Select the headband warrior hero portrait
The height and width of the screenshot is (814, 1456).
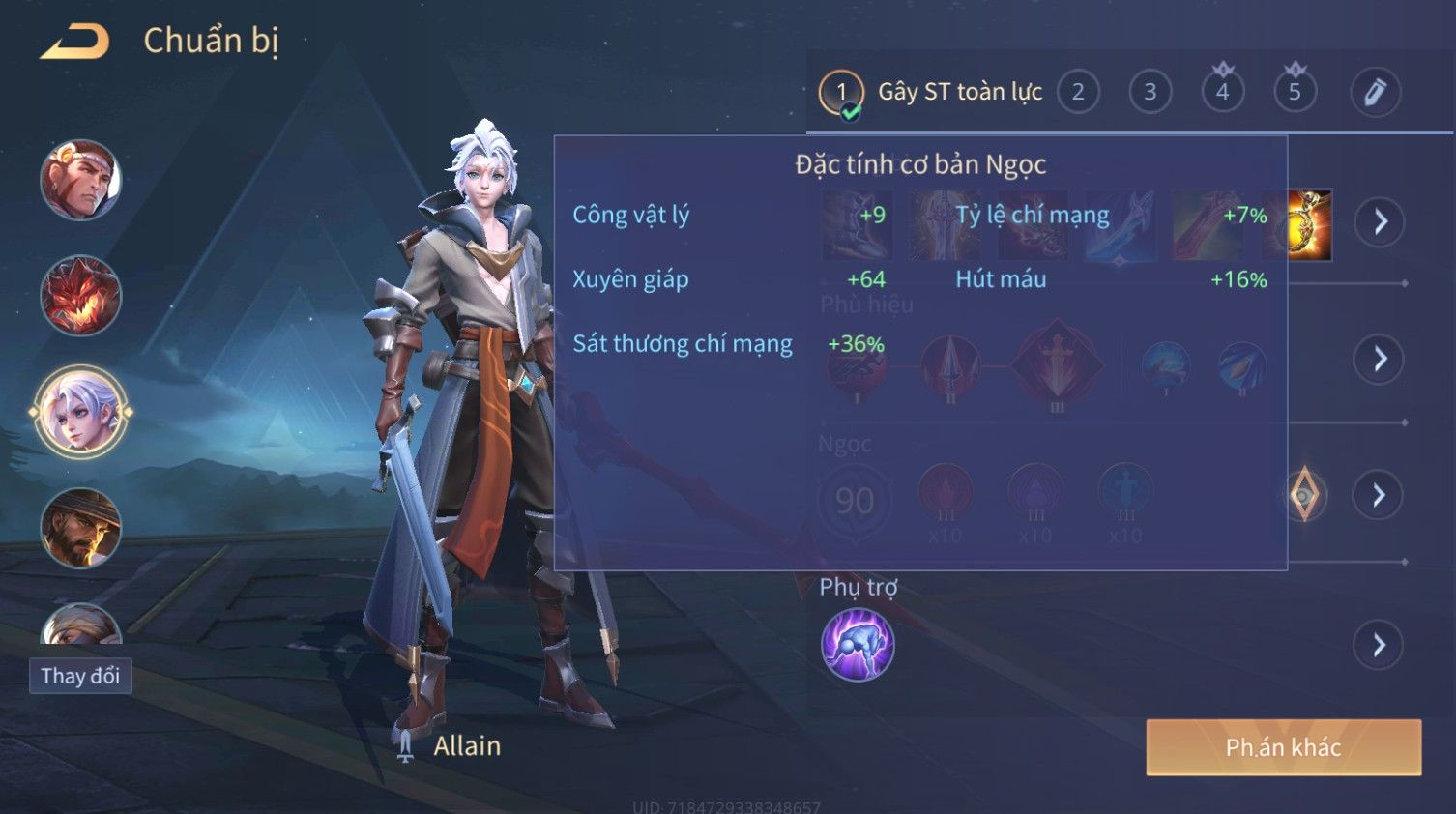click(81, 181)
